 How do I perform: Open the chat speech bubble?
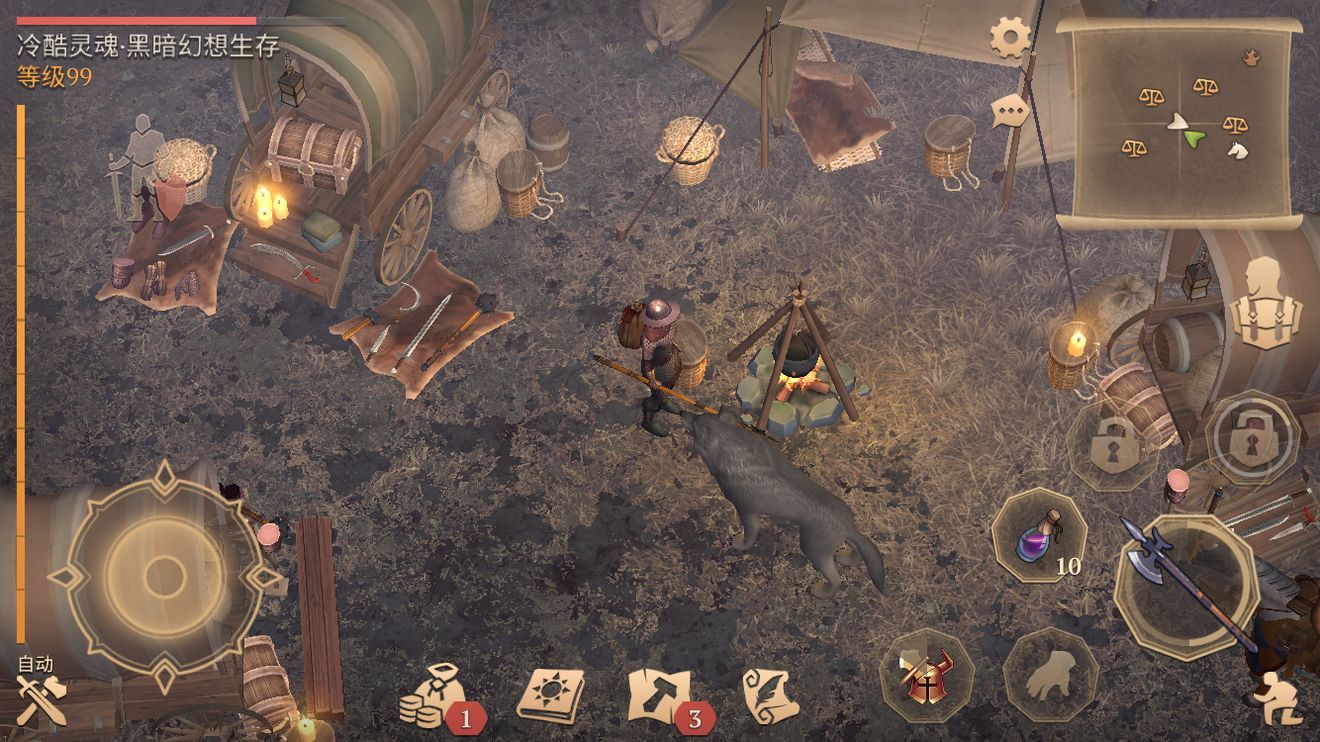coord(1010,109)
